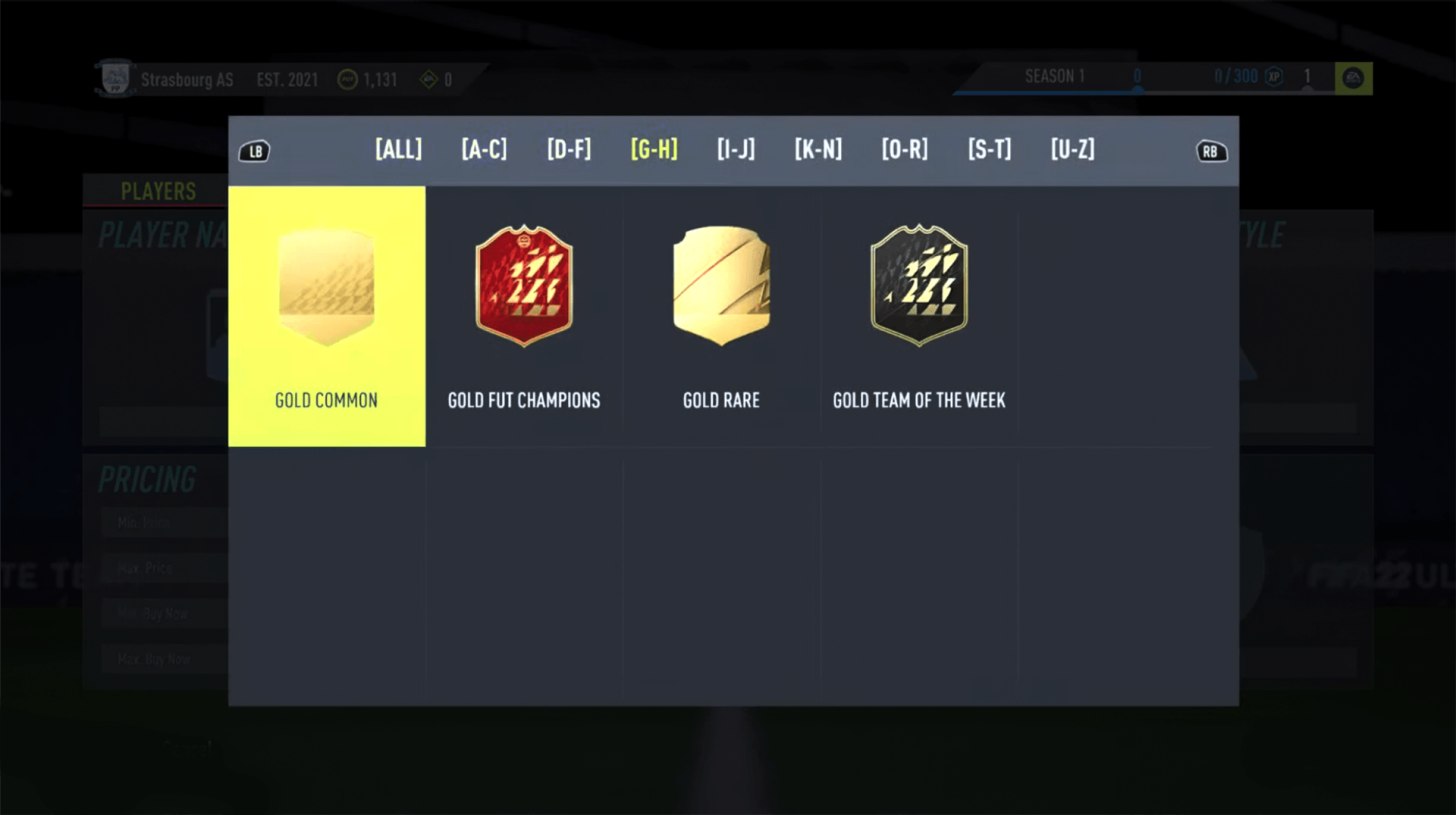Open the [A-C] letter filter

484,150
